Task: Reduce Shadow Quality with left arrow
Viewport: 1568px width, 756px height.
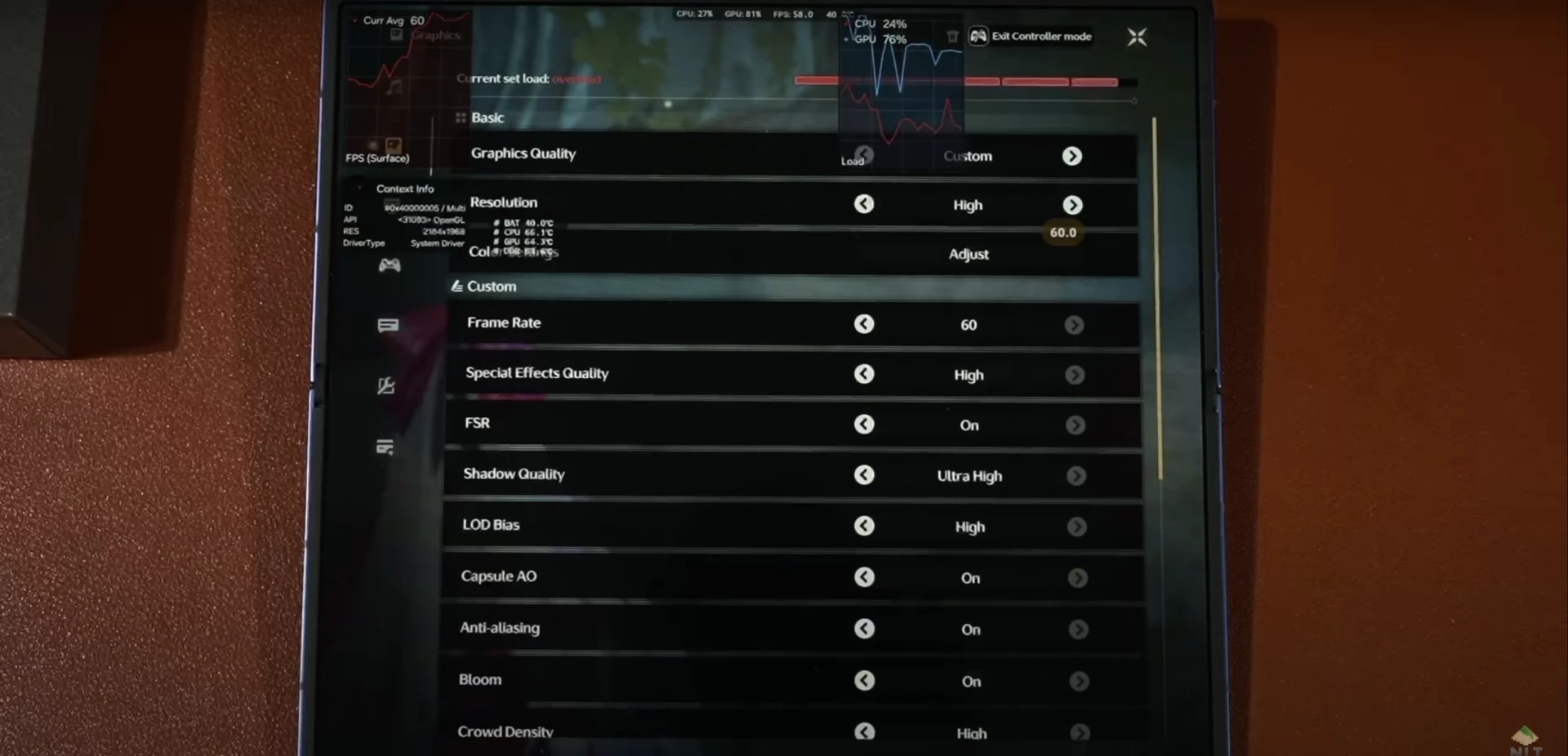Action: coord(864,475)
